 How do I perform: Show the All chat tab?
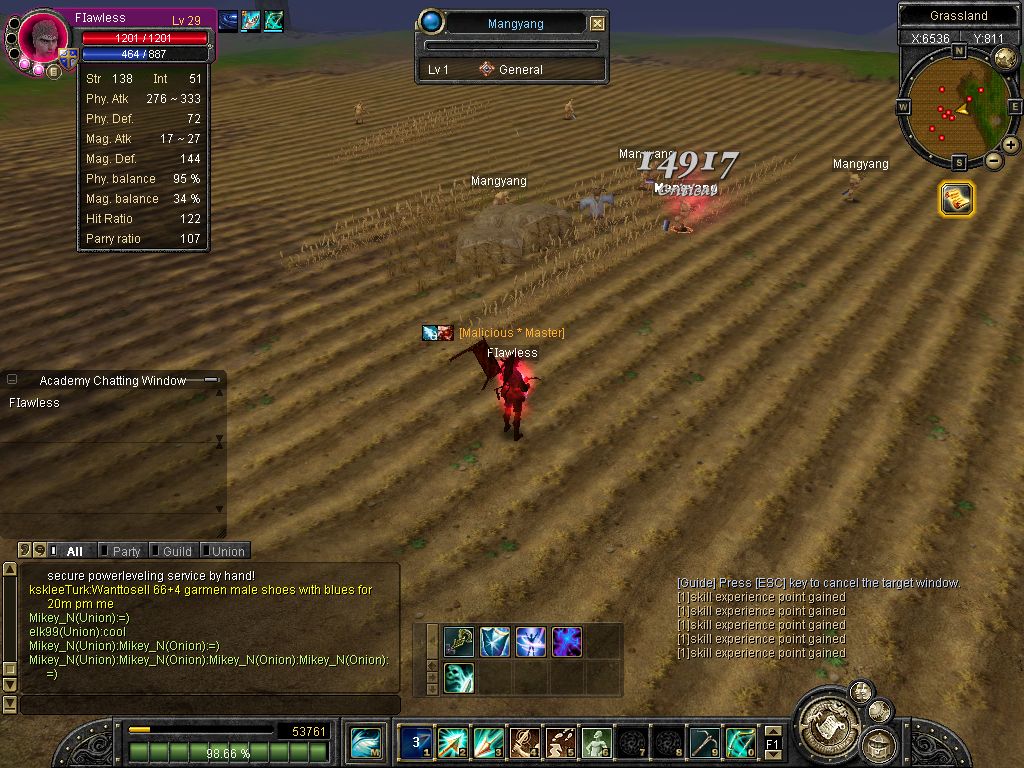click(x=73, y=551)
